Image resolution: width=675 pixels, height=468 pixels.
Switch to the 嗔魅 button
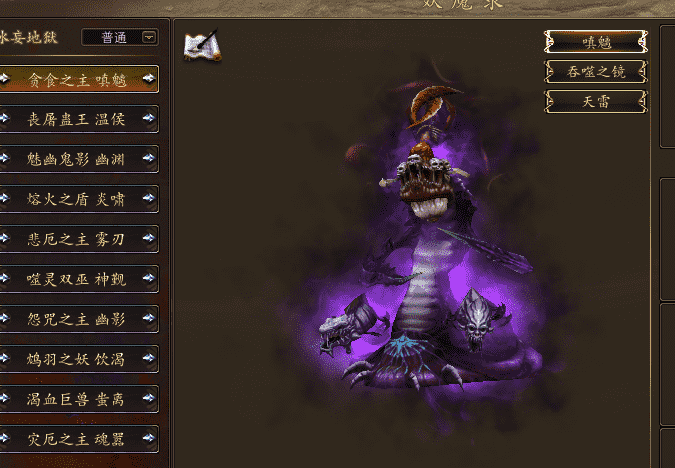595,42
